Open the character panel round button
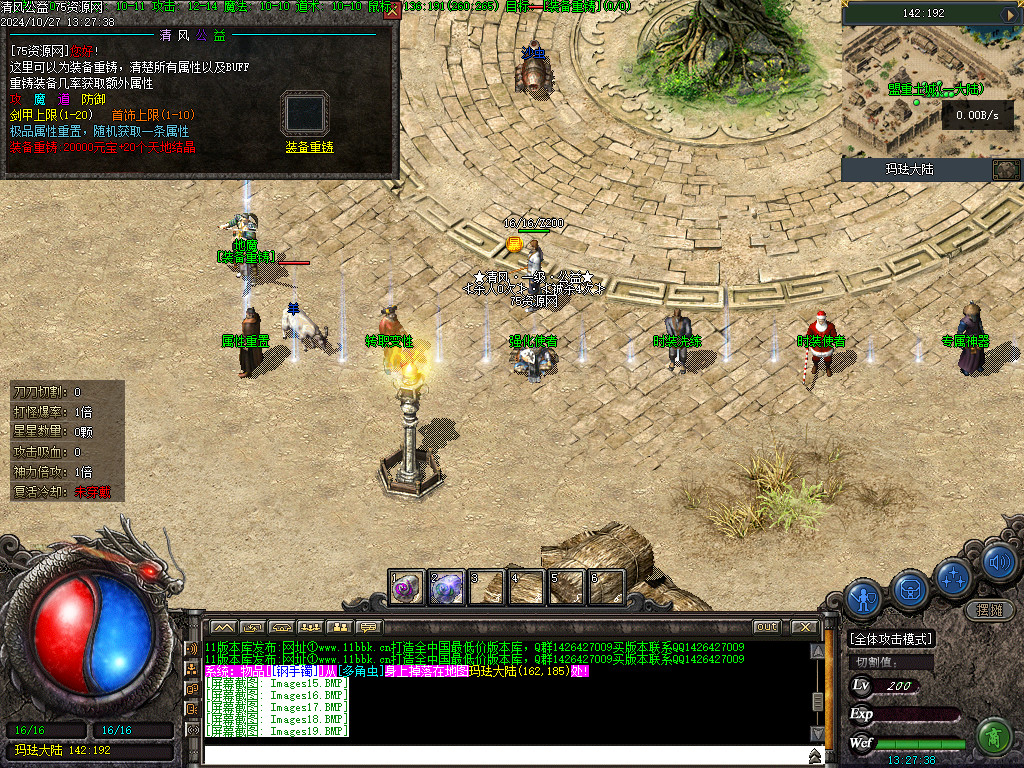 (863, 598)
